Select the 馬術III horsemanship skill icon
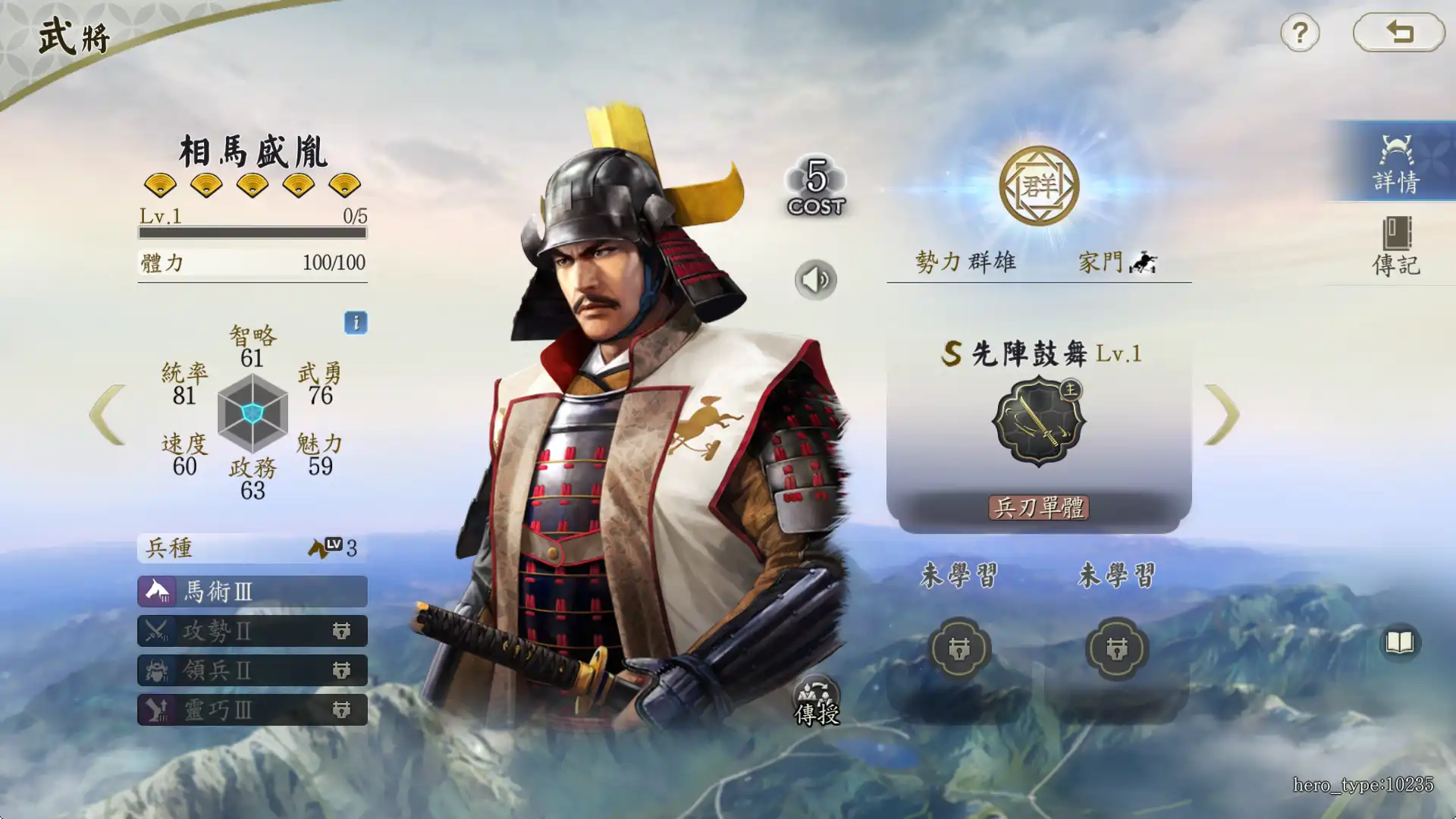1456x819 pixels. [157, 592]
